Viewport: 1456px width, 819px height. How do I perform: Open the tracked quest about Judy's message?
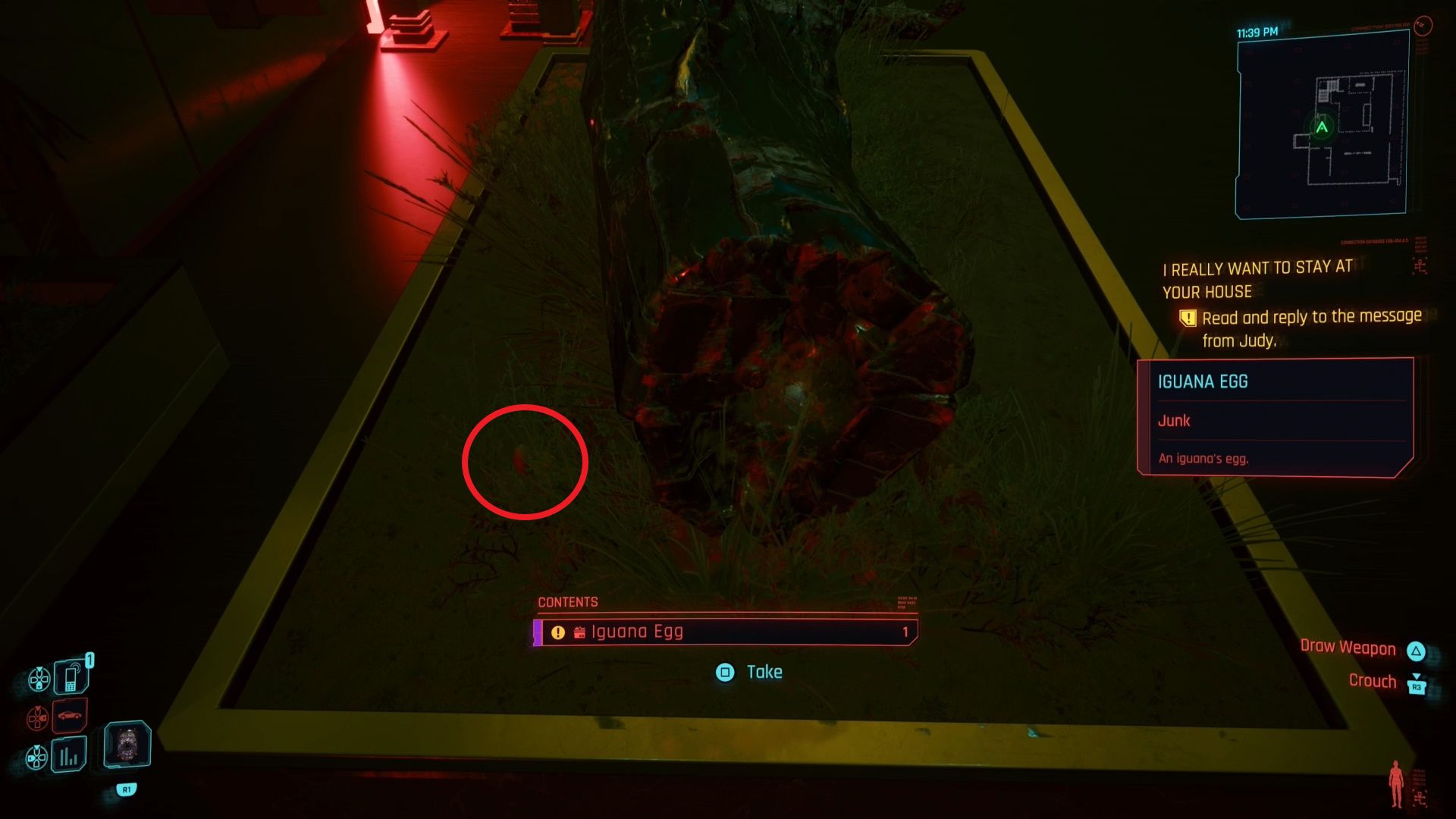pyautogui.click(x=1291, y=303)
